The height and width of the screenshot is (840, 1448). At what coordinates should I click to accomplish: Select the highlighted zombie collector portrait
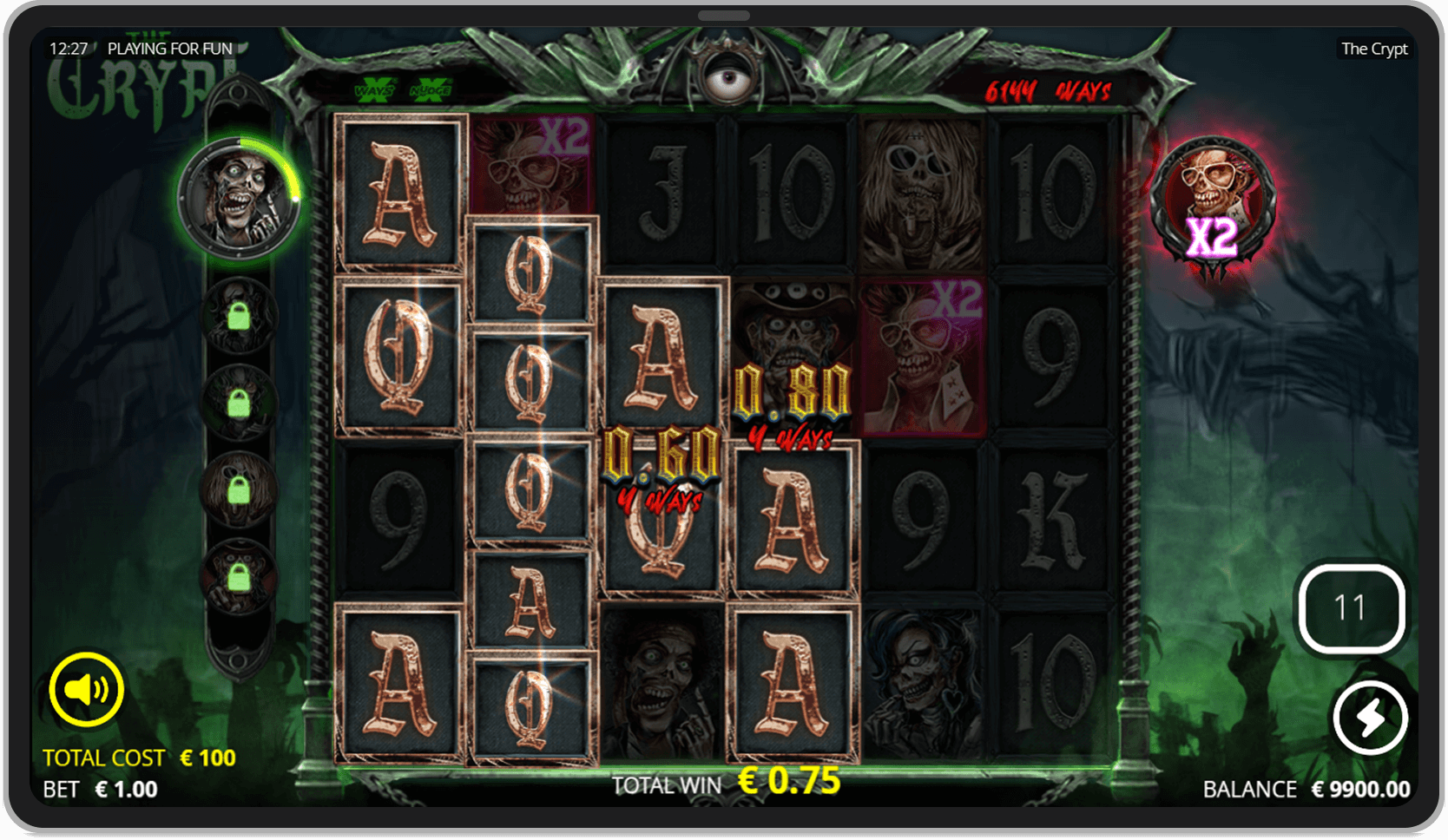pos(244,193)
